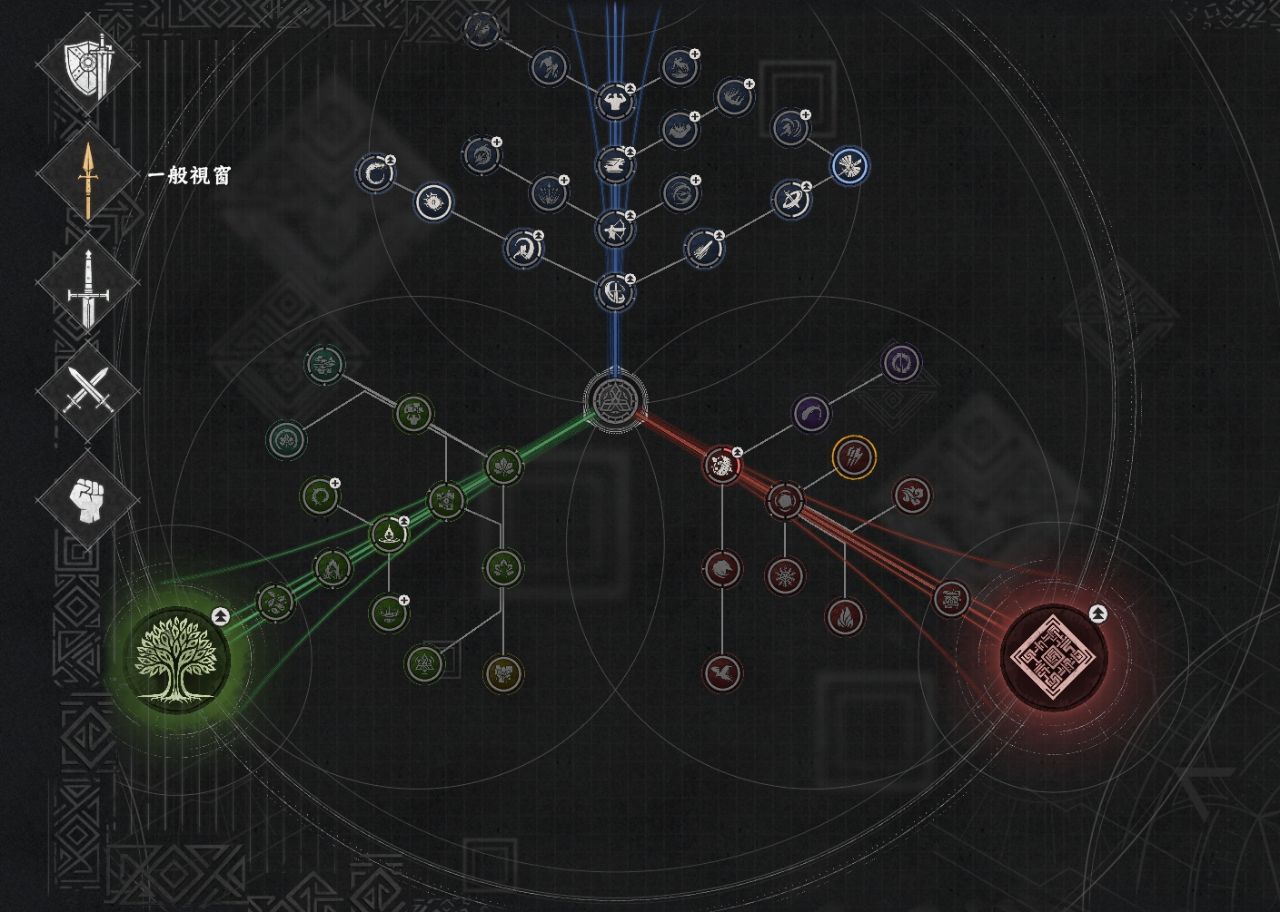This screenshot has height=912, width=1280.
Task: Select the spear weapon tab
Action: point(87,177)
